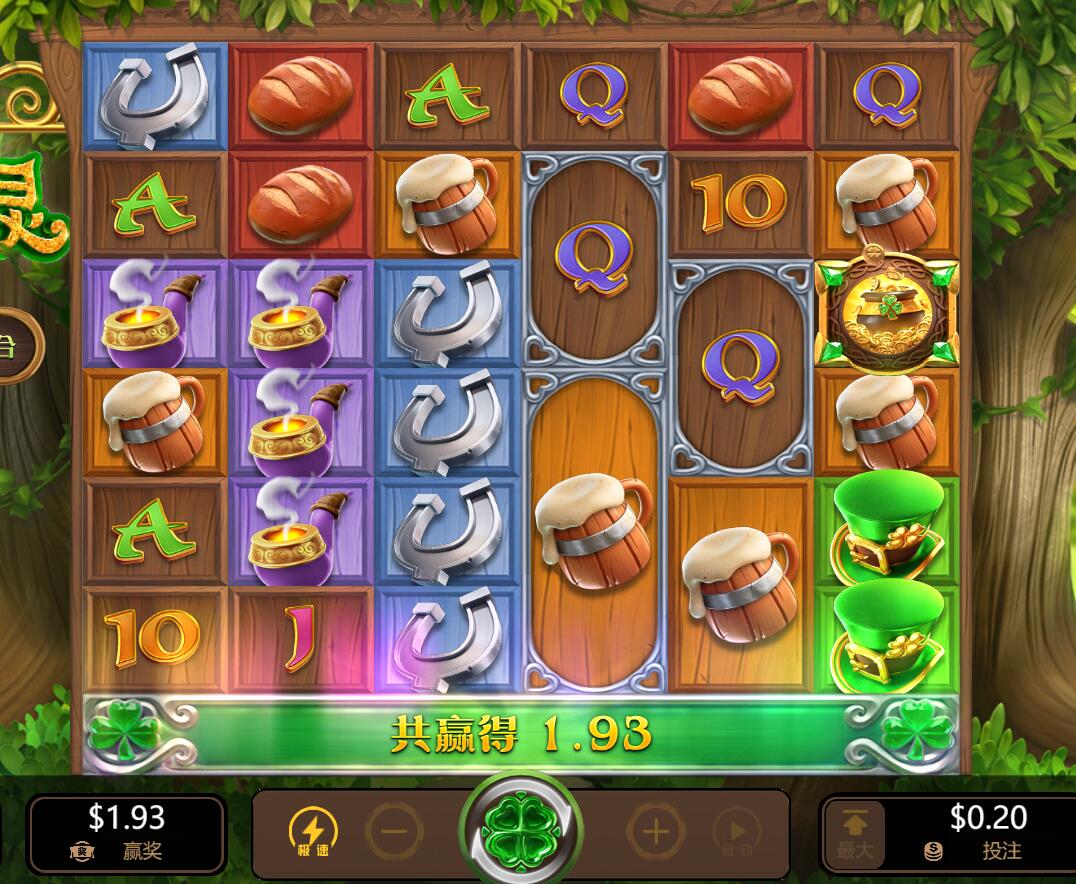Toggle the lightning bolt turbo speed mode

click(313, 831)
